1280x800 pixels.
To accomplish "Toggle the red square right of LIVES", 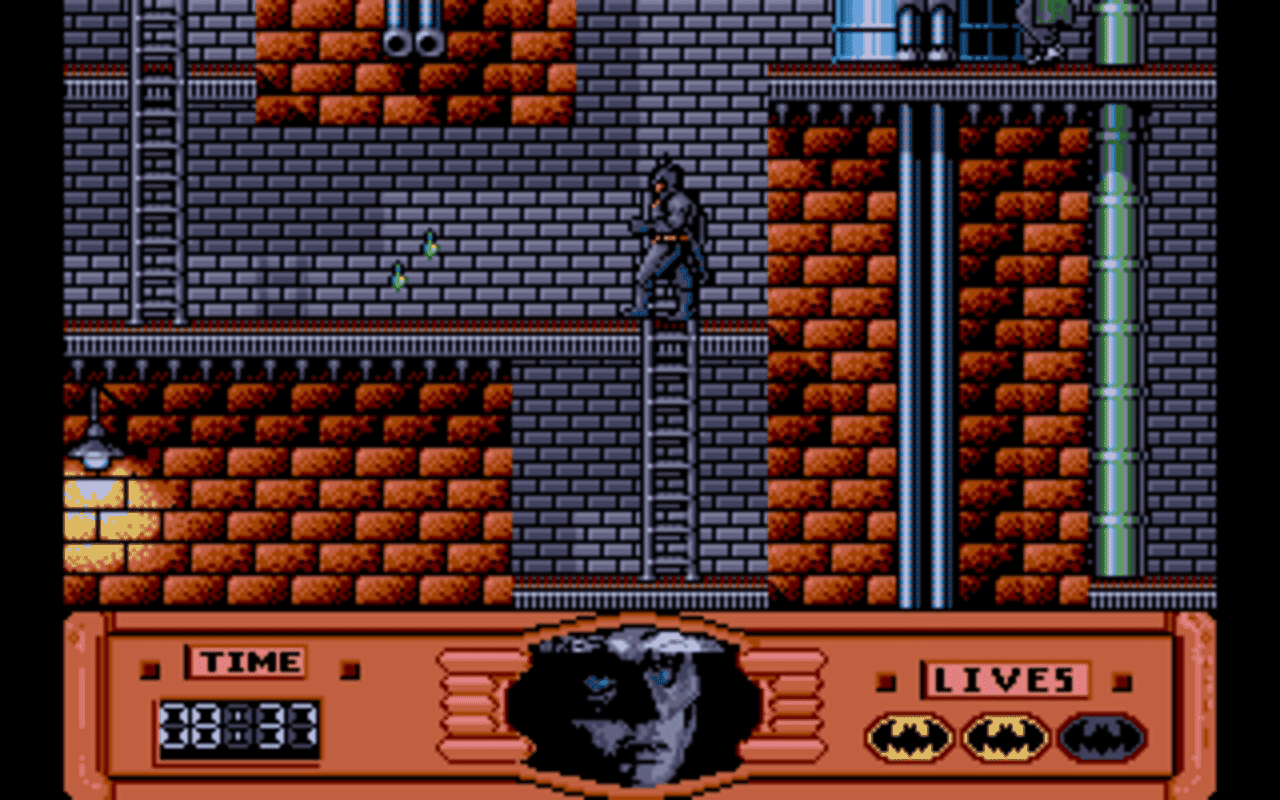I will tap(1120, 680).
